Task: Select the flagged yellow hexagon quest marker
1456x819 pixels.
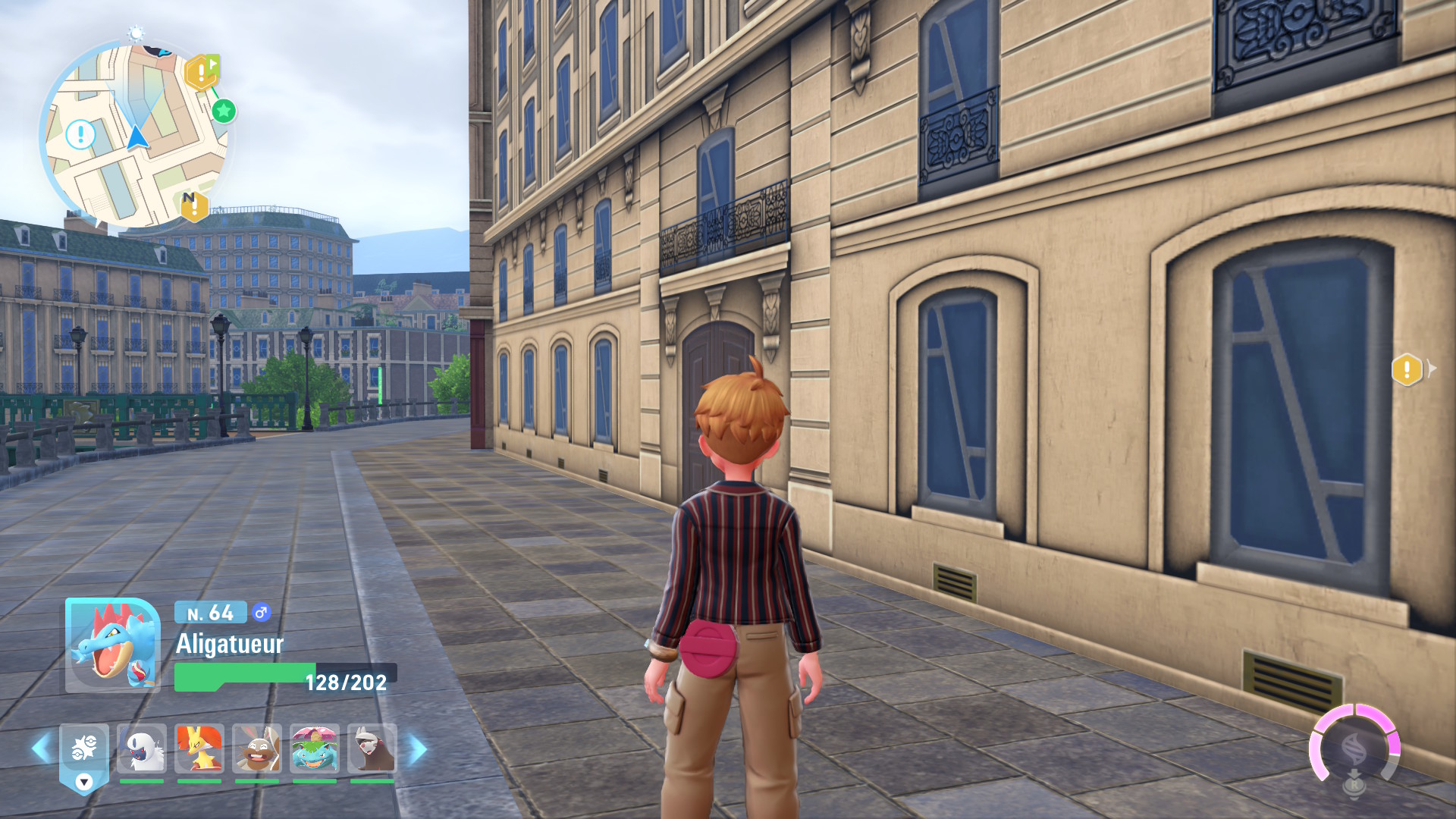Action: pyautogui.click(x=202, y=73)
